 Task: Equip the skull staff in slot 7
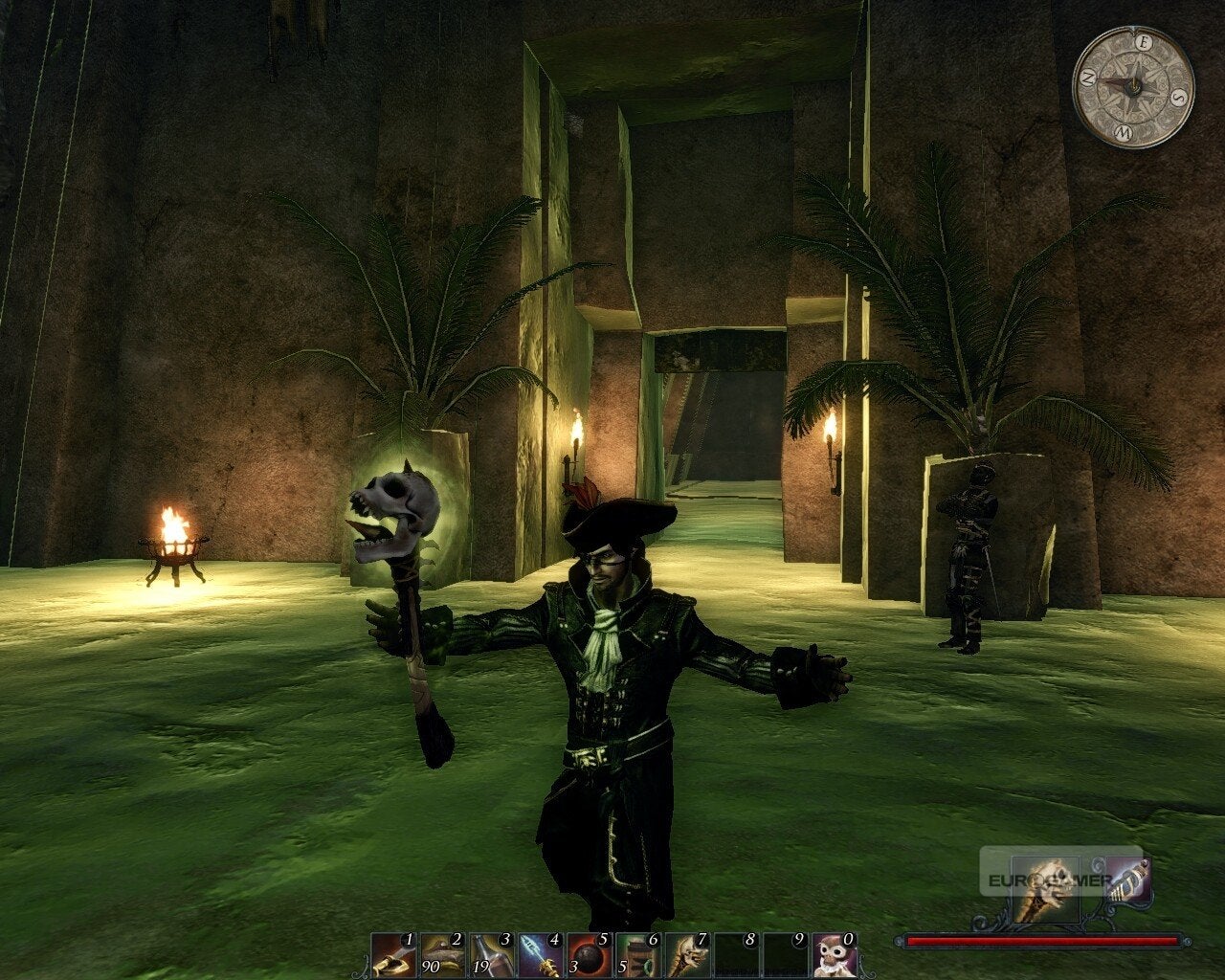pyautogui.click(x=687, y=955)
